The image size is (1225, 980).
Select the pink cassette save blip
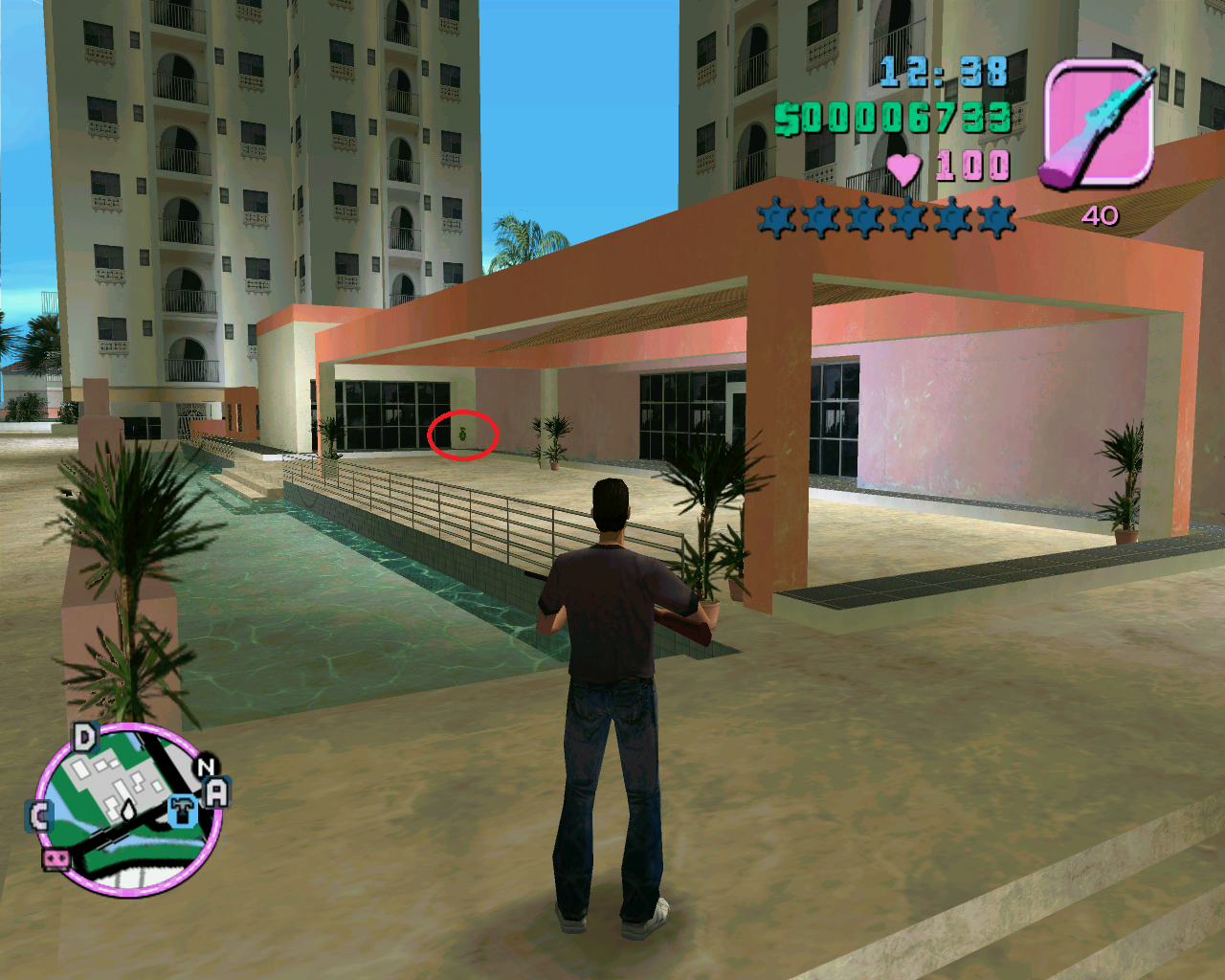pyautogui.click(x=56, y=858)
